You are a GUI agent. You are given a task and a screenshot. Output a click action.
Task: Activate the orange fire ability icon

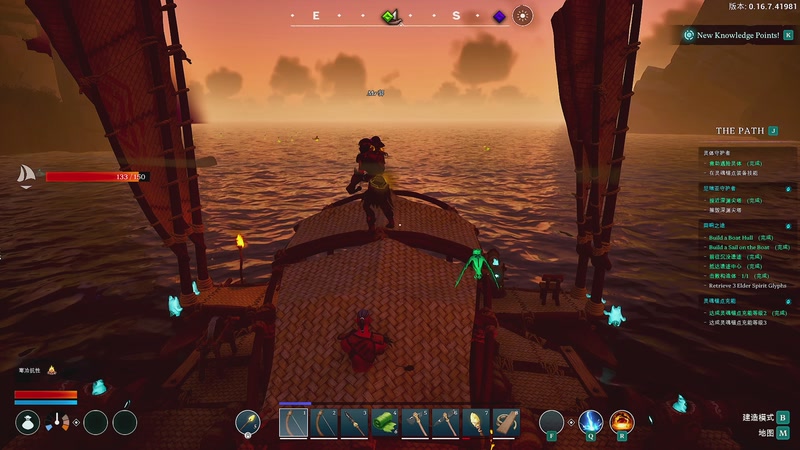click(x=622, y=423)
